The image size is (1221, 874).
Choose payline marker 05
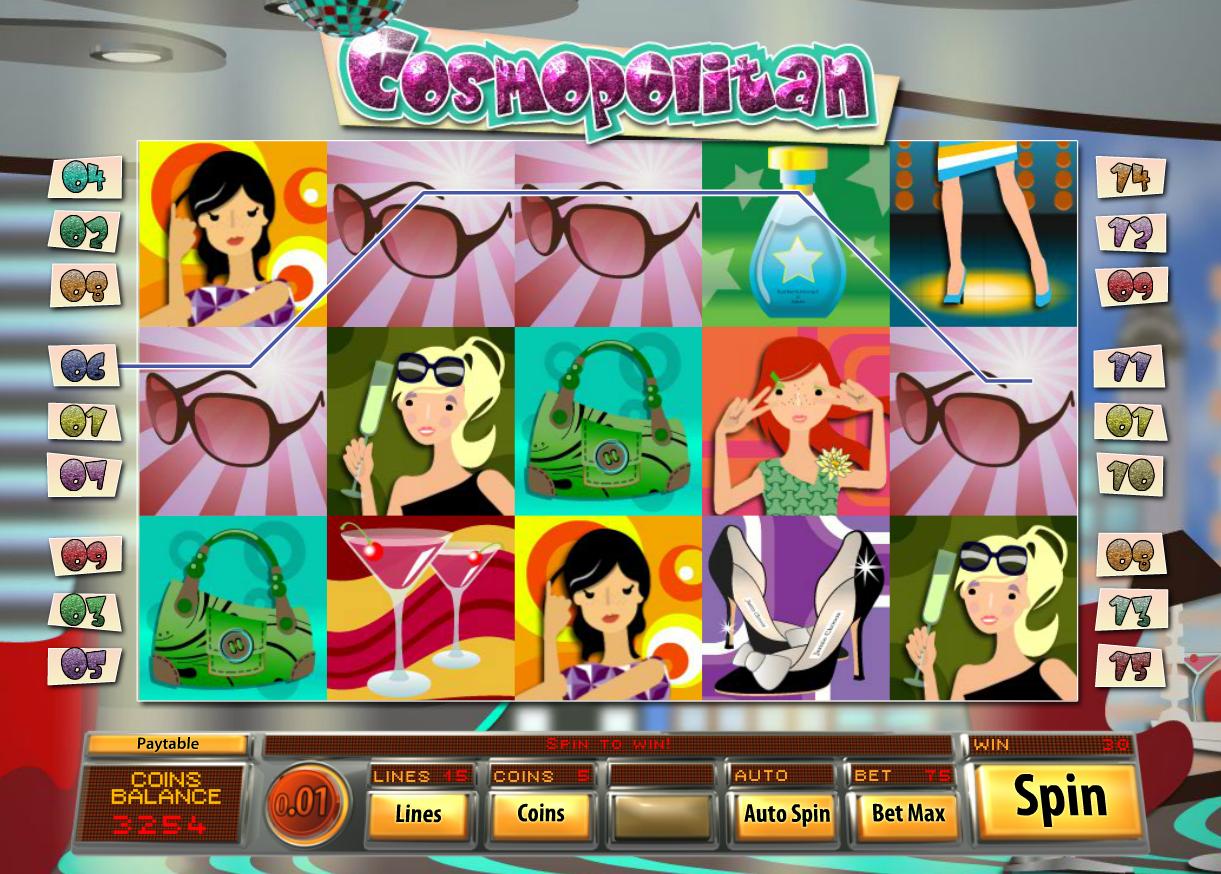(85, 664)
